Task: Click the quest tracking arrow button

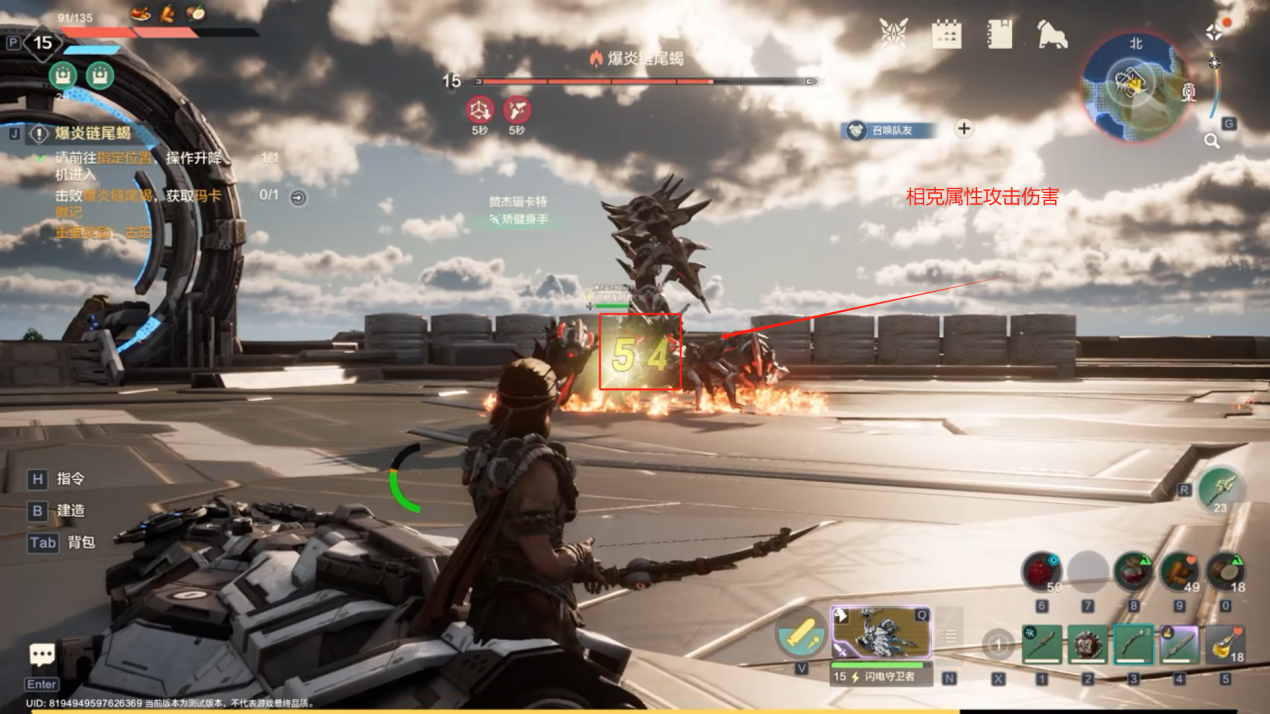Action: [298, 198]
